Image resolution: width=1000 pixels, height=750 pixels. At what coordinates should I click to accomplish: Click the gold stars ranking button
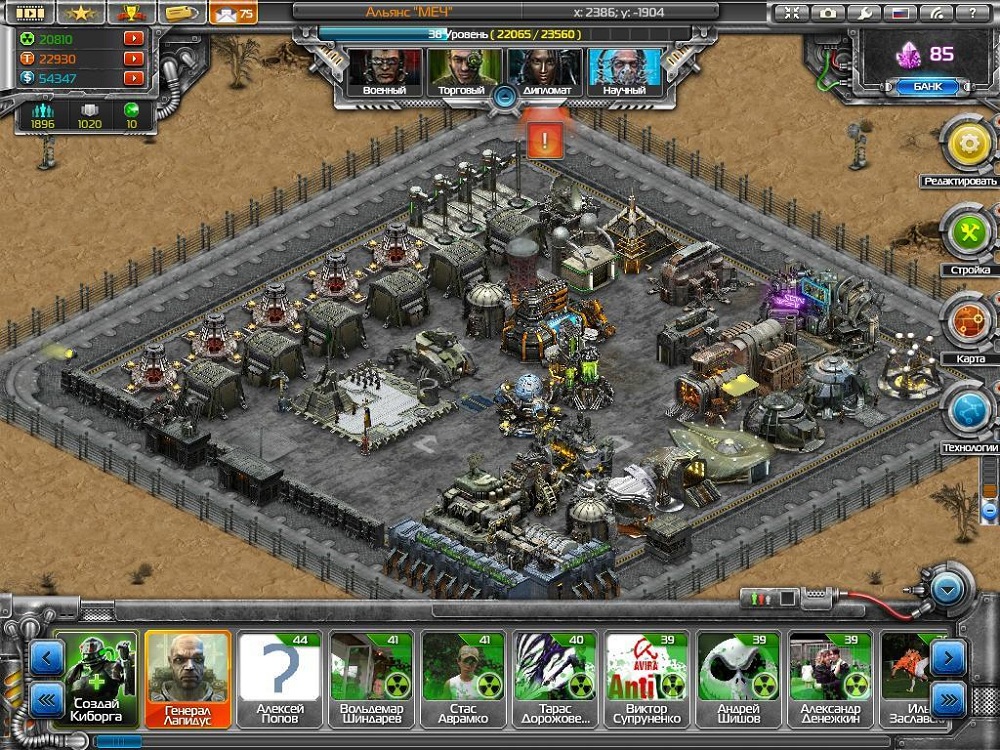point(80,13)
